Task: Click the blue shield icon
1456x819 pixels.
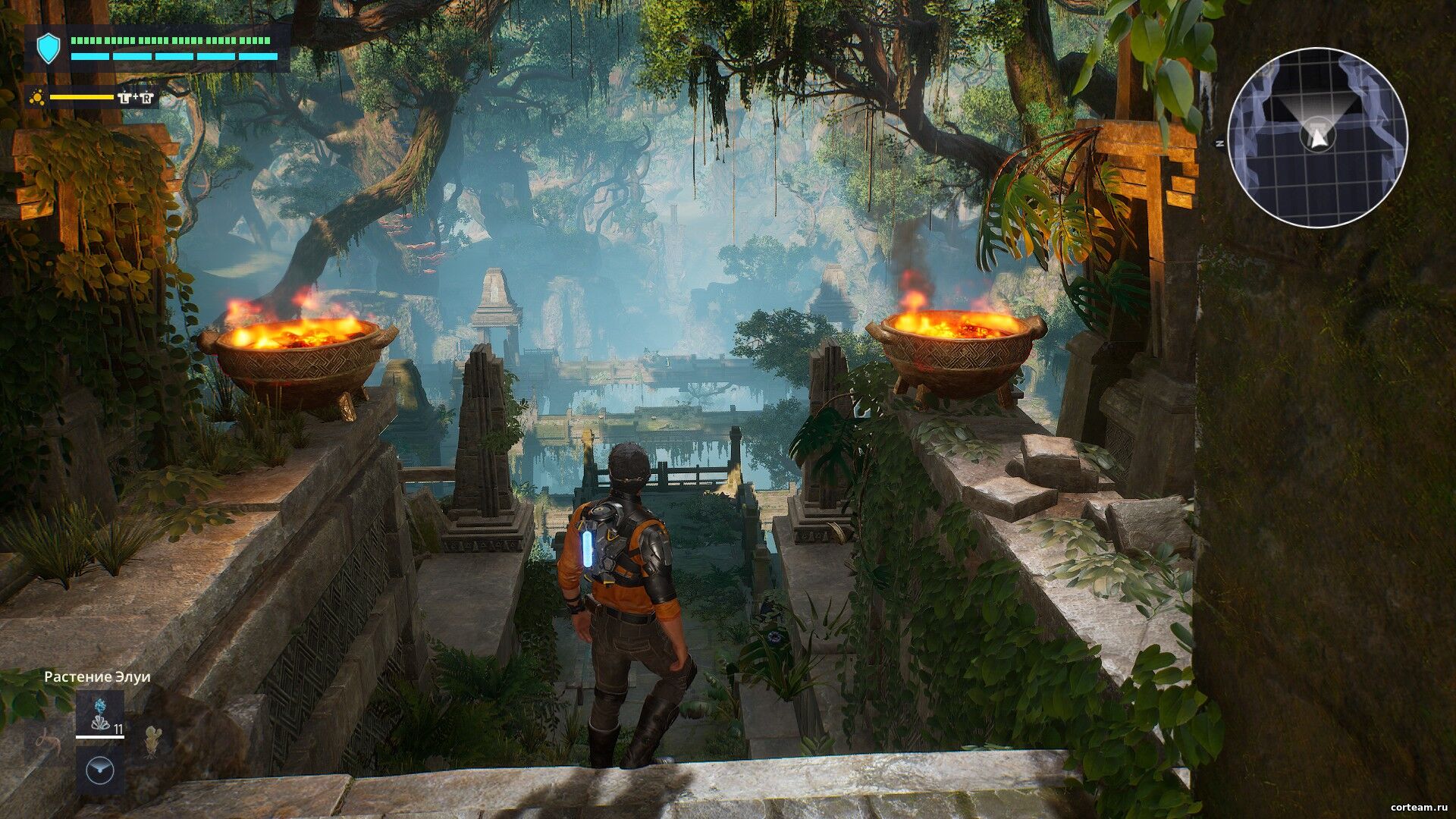Action: point(49,49)
